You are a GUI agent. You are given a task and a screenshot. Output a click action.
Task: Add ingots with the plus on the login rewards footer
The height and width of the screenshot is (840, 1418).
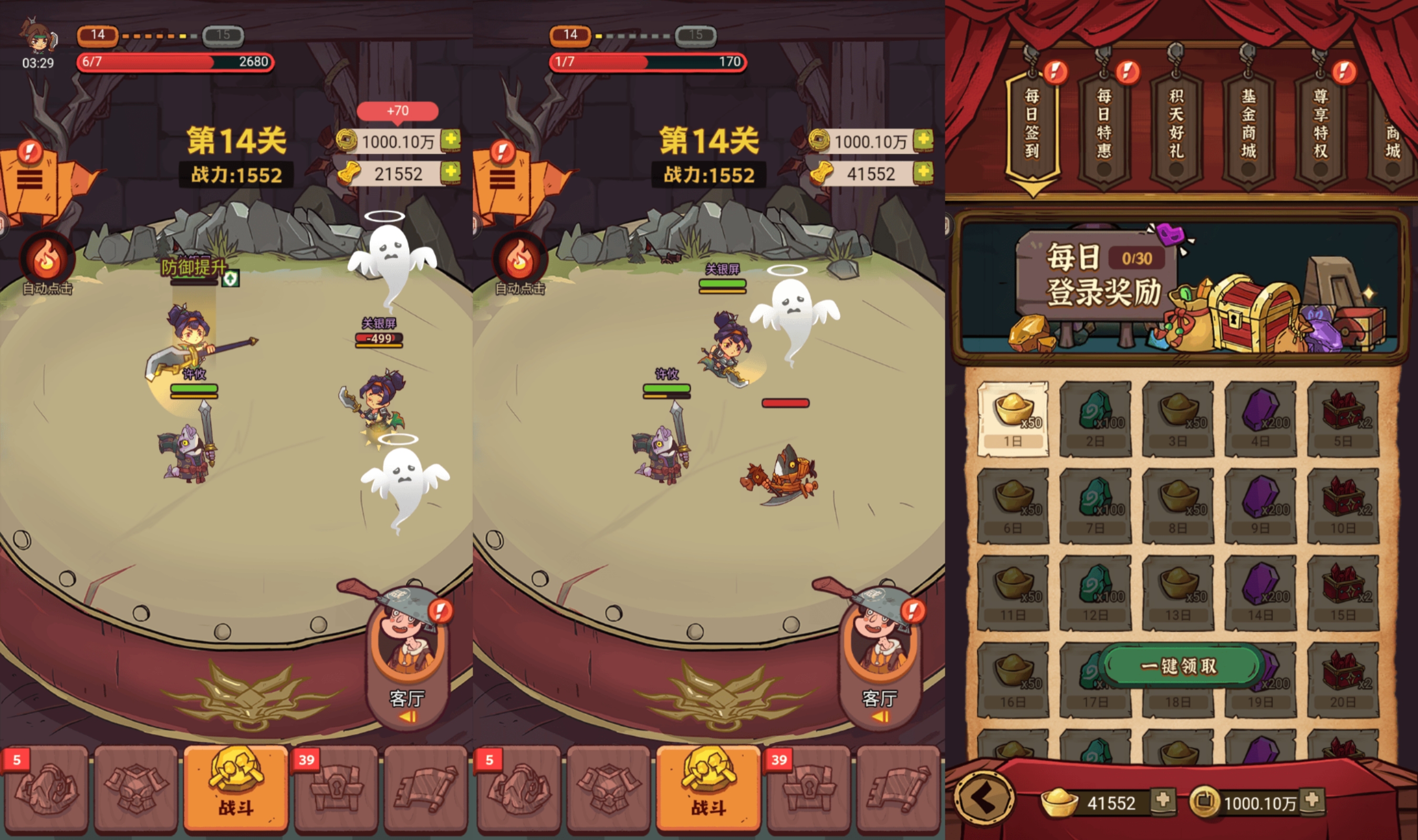1163,801
